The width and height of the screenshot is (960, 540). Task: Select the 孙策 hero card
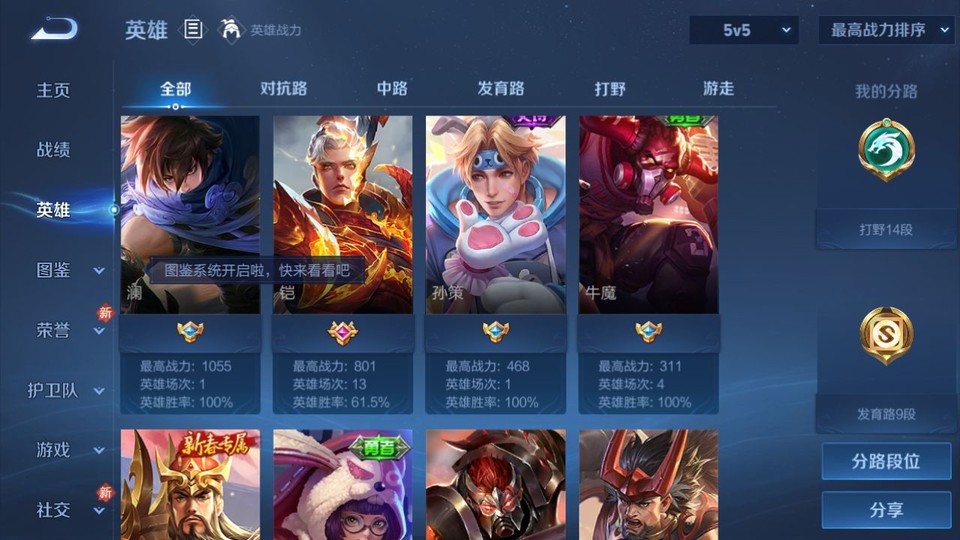pyautogui.click(x=495, y=215)
